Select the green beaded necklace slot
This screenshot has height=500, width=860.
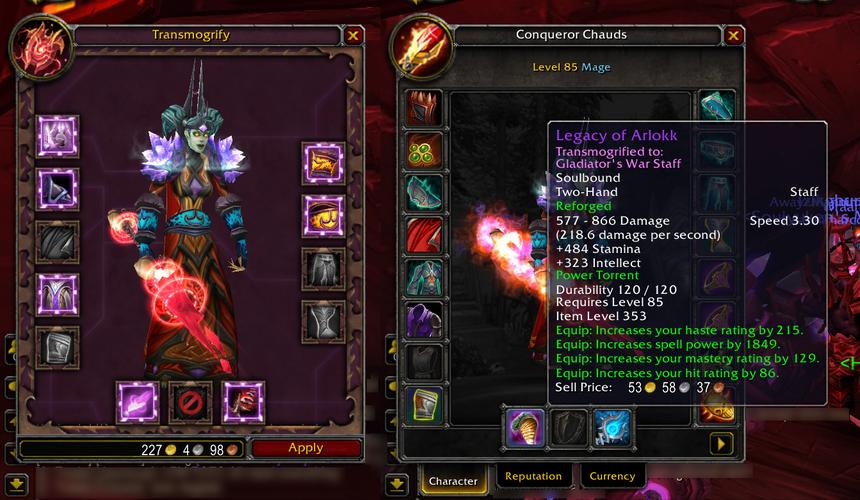425,151
